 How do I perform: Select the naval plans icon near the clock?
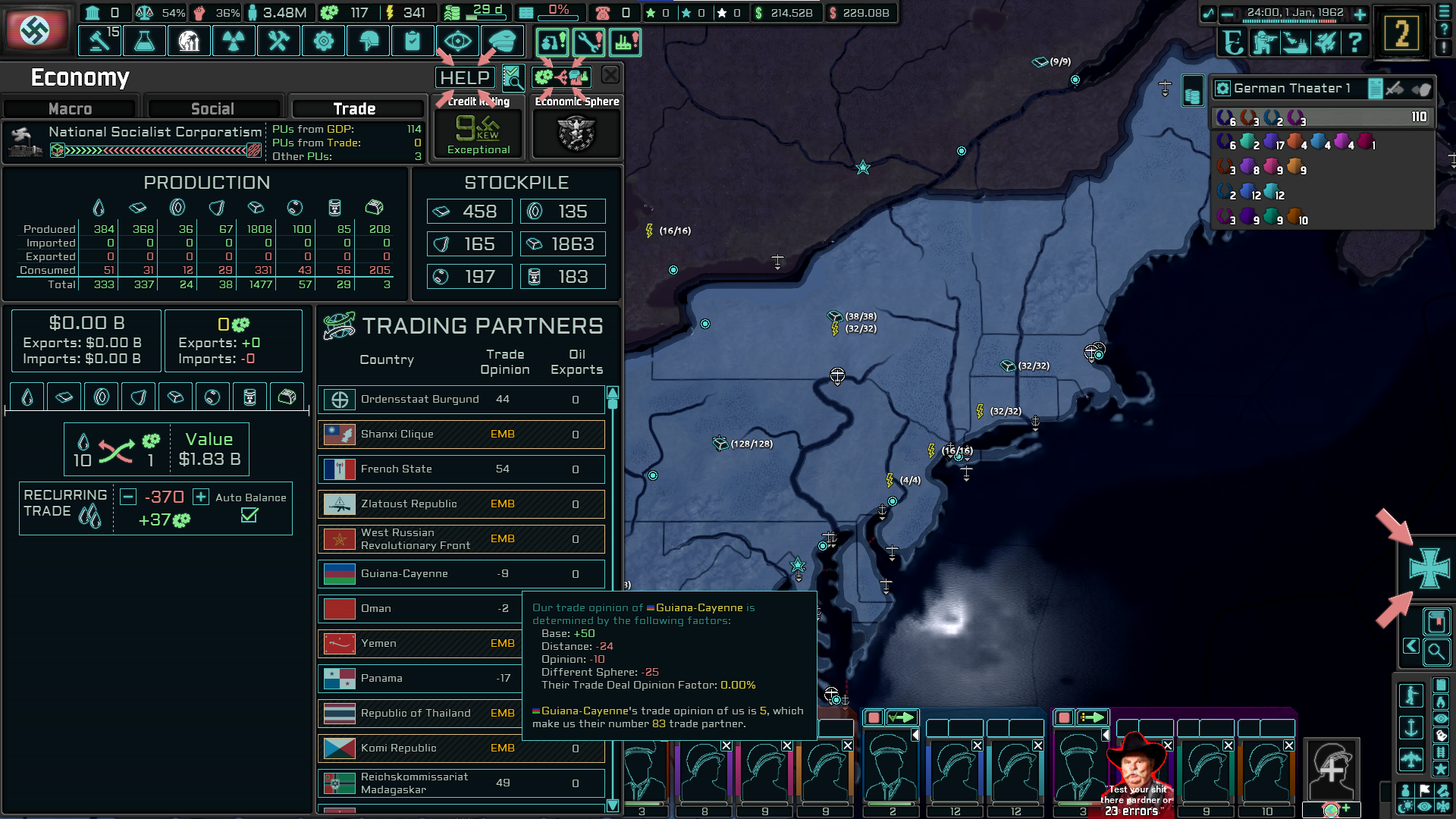[x=1293, y=43]
